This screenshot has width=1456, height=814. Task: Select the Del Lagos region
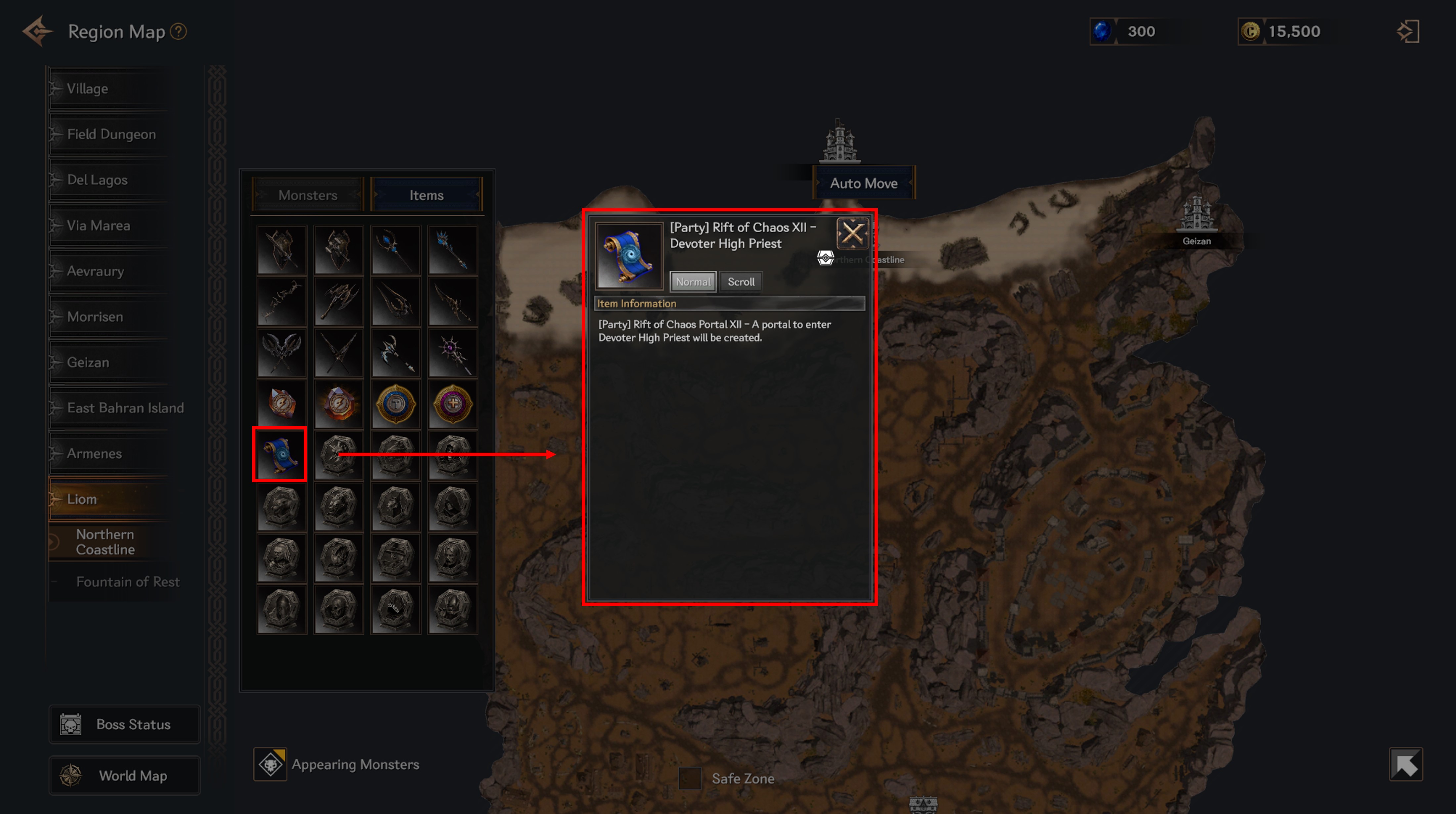point(97,180)
